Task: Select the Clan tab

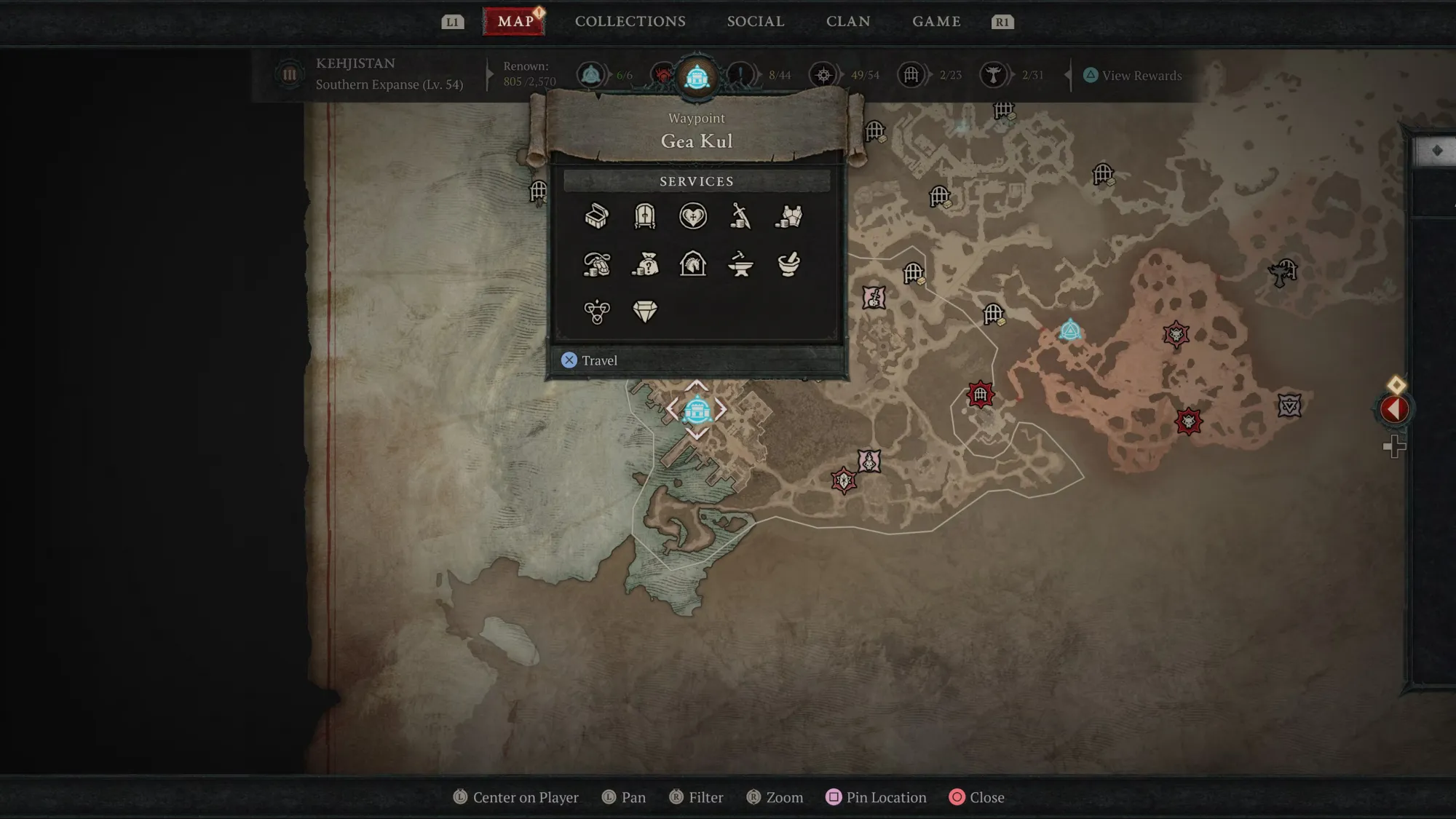Action: coord(847,22)
